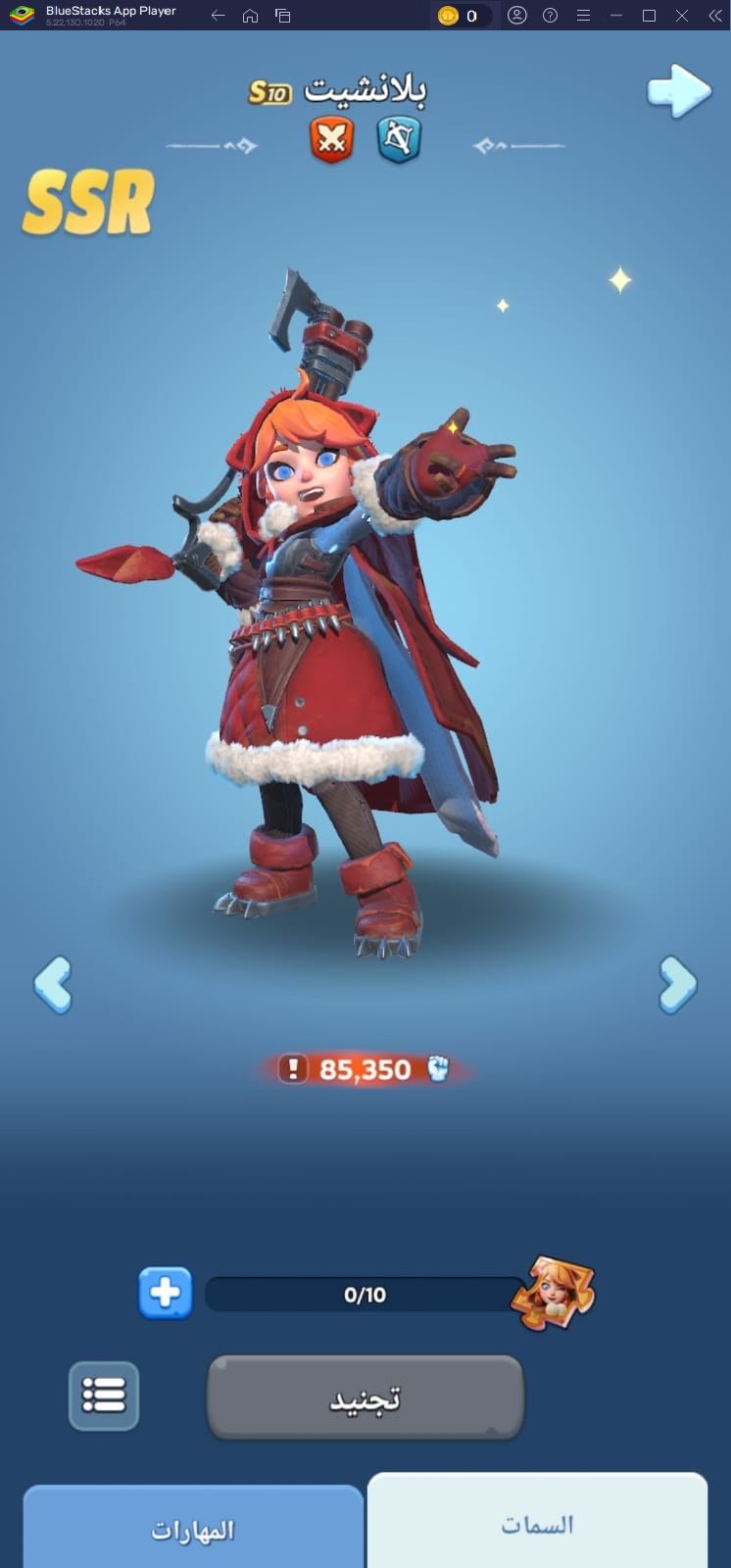The image size is (731, 1568).
Task: Tap the blue plus button to add shards
Action: pyautogui.click(x=166, y=1294)
